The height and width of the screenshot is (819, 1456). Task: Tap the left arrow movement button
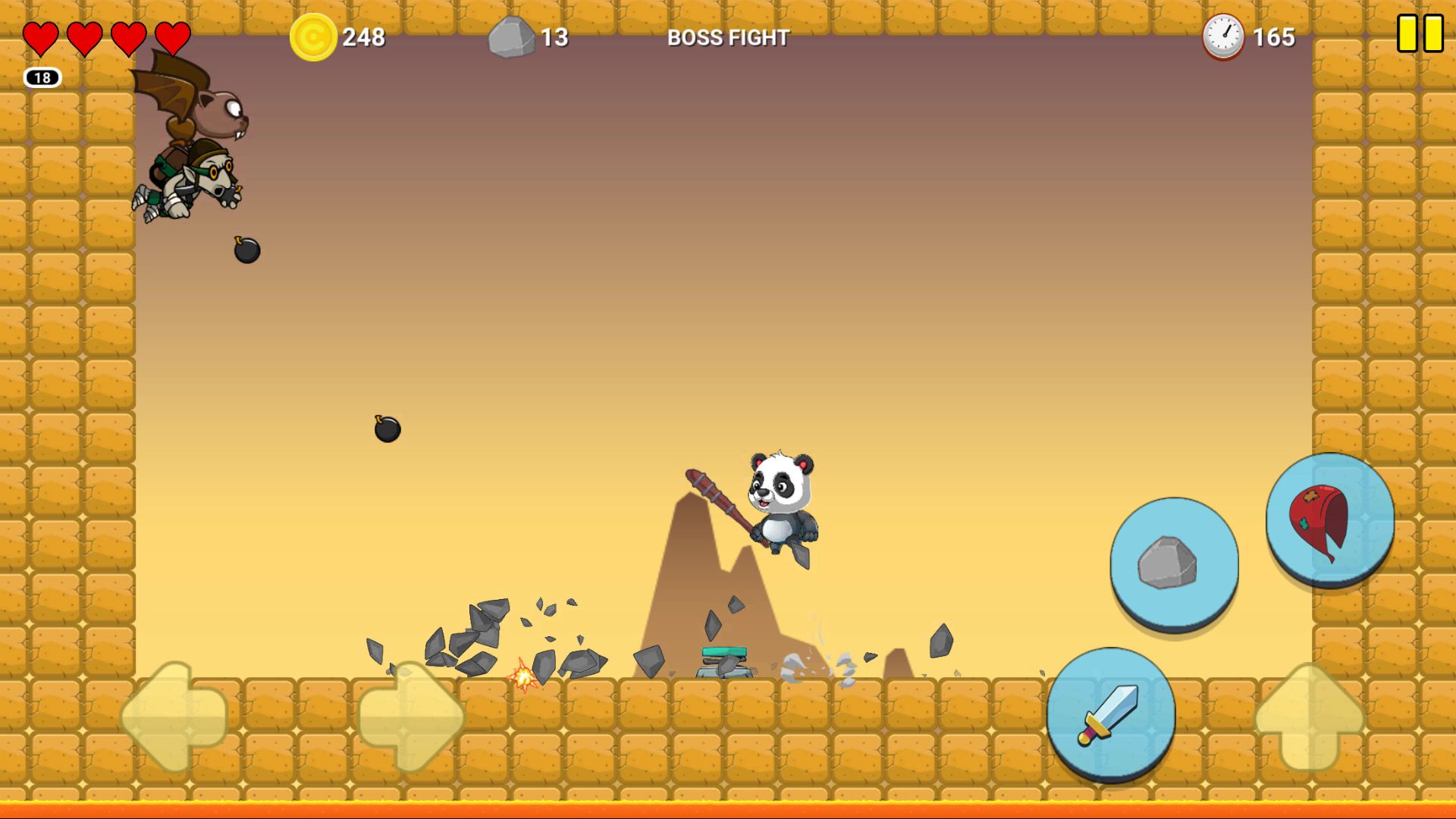point(174,716)
